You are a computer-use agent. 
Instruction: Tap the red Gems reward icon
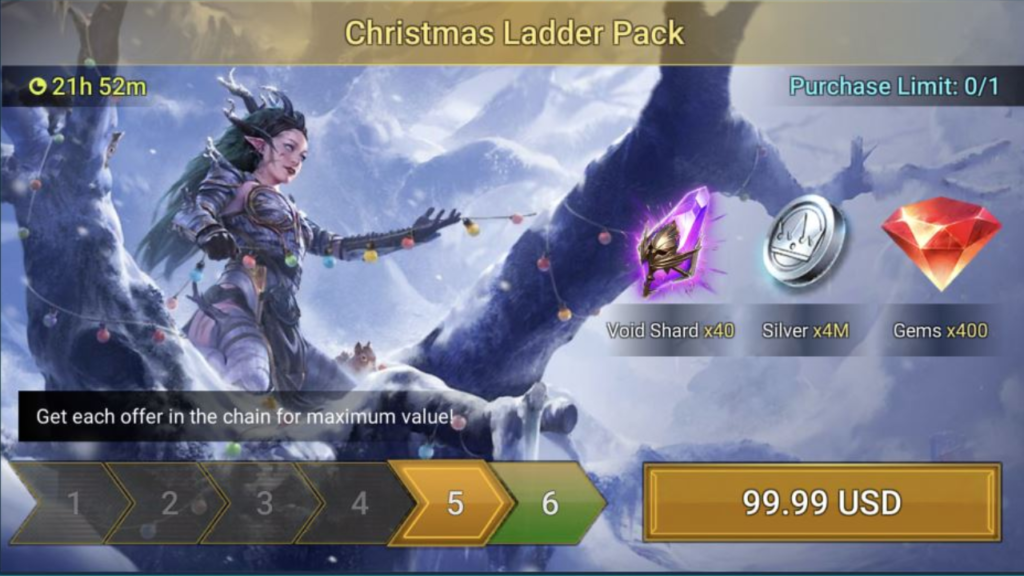point(941,241)
